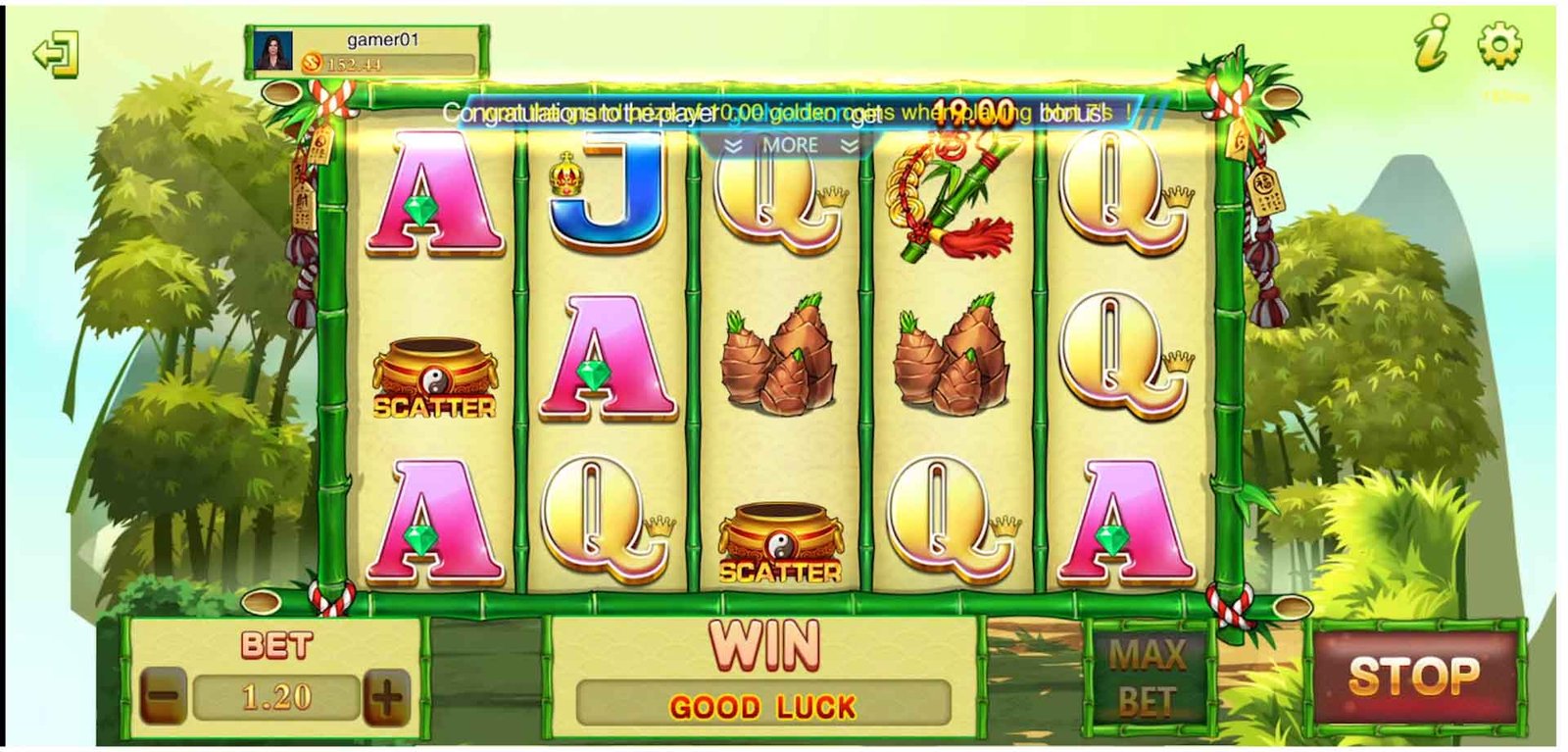
Task: Decrease the bet with the minus button
Action: 165,698
